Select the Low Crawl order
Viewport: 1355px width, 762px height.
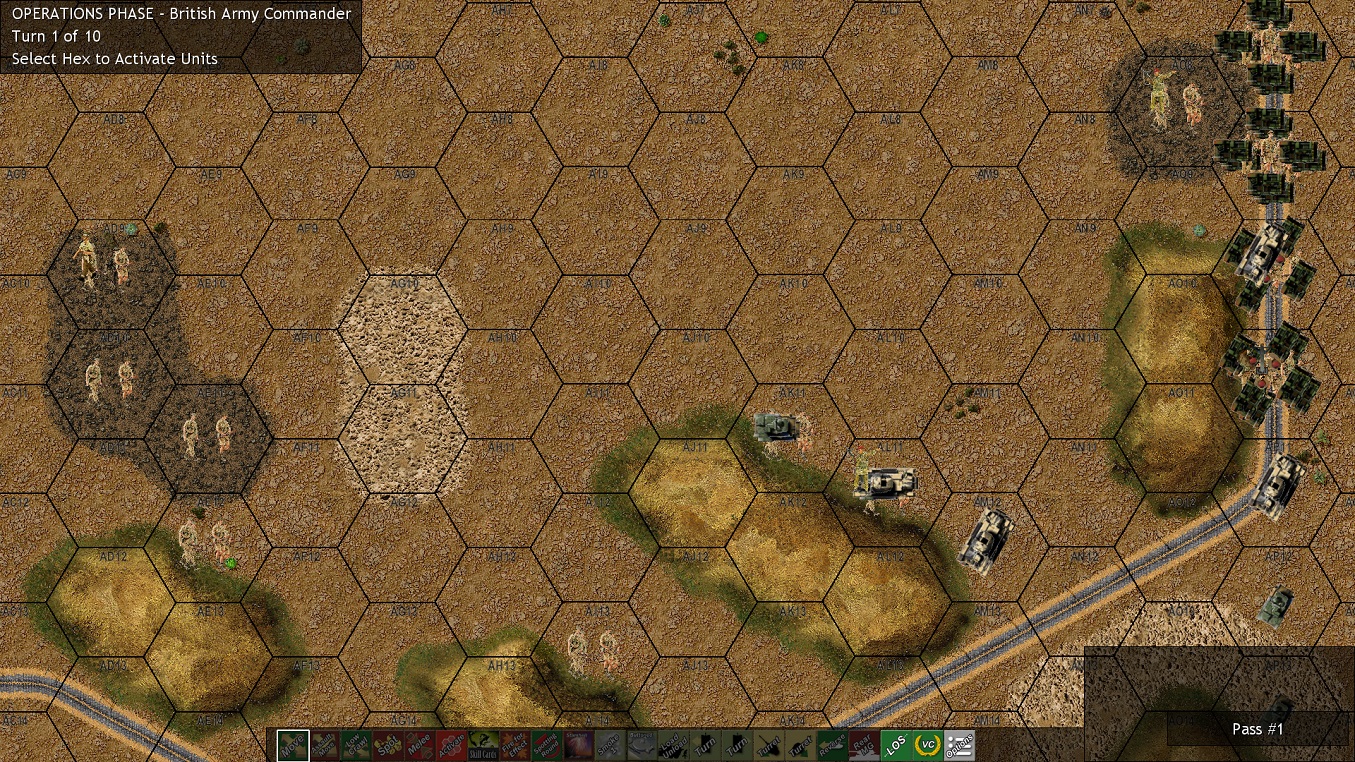click(357, 746)
